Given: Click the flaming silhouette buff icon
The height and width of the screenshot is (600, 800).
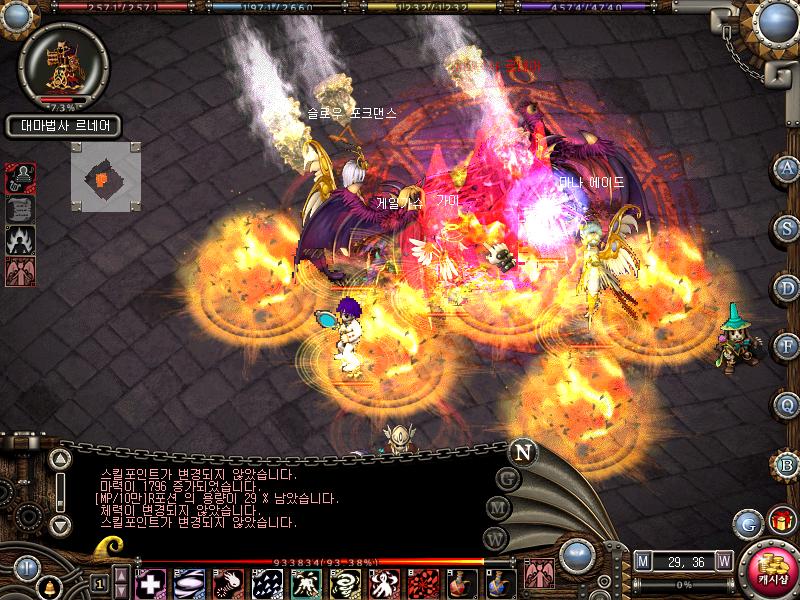Looking at the screenshot, I should coord(21,239).
